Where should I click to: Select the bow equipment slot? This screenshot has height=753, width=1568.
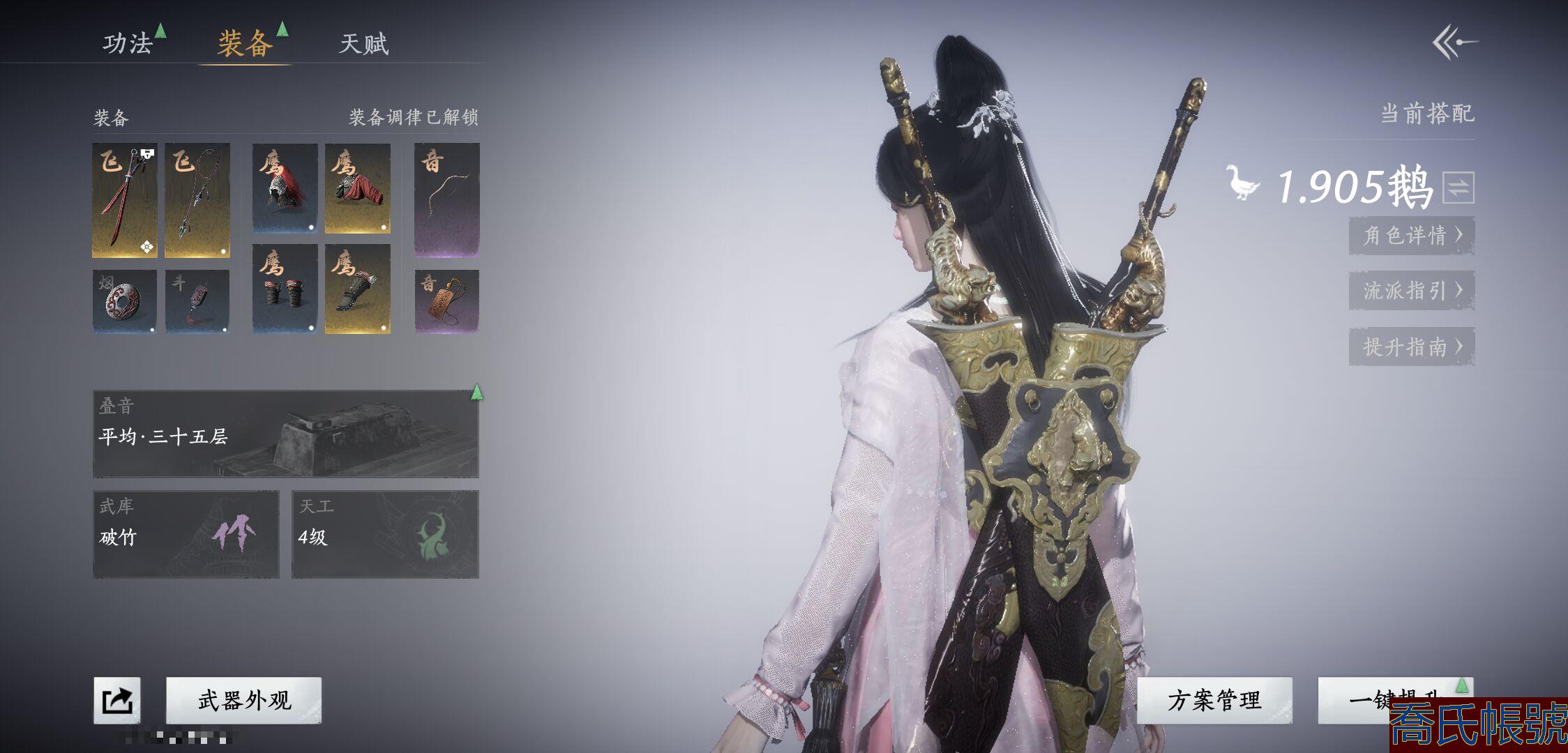[447, 200]
